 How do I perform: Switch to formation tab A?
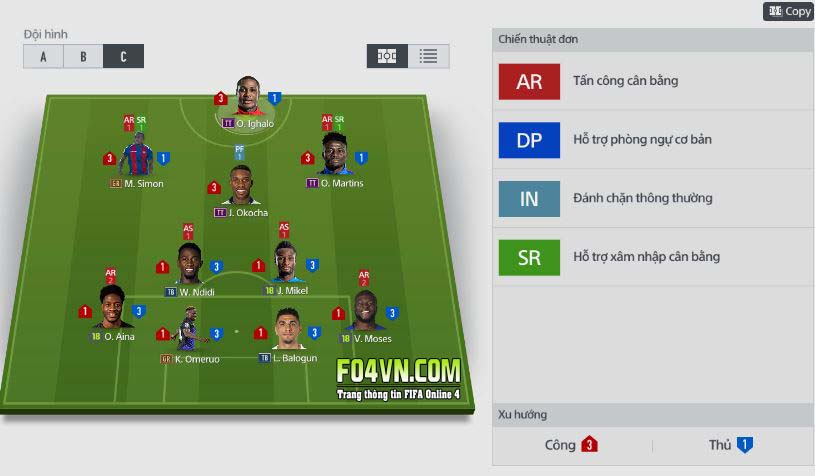(x=43, y=56)
